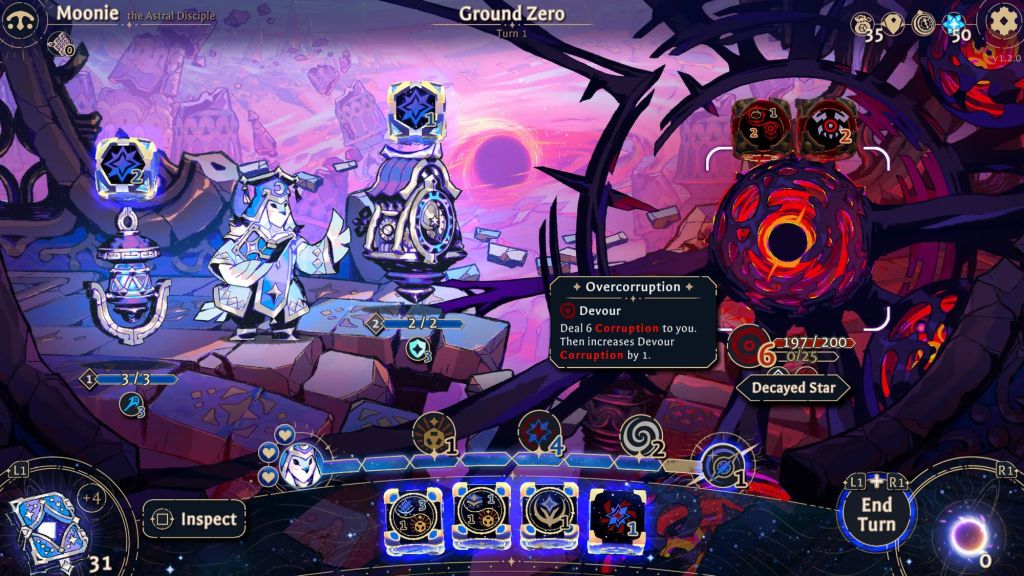
Task: Click Moonie's owl portrait on the timeline
Action: tap(297, 465)
